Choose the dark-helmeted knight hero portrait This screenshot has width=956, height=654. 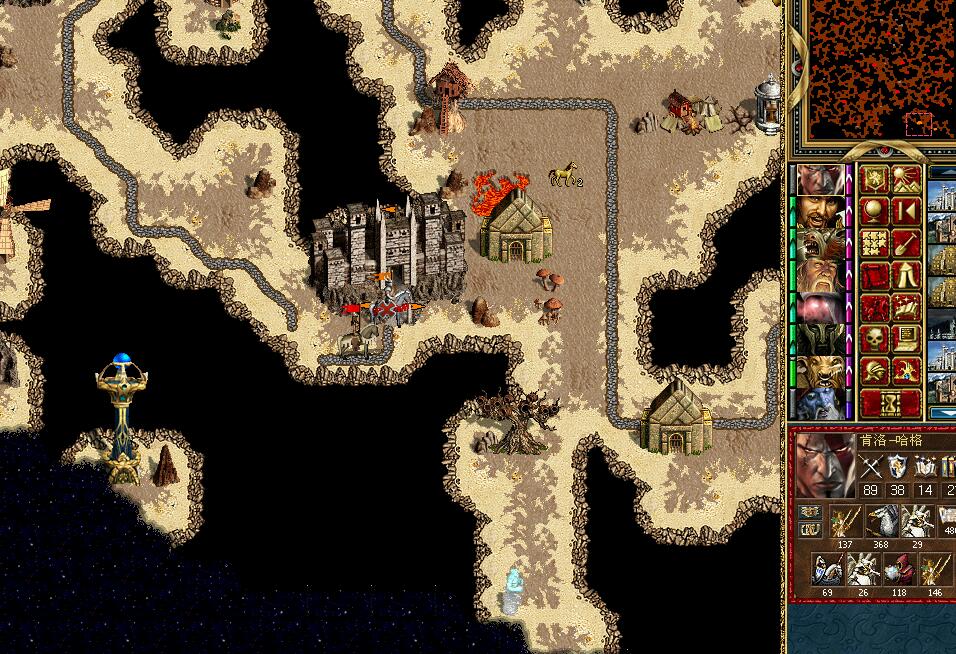(818, 338)
